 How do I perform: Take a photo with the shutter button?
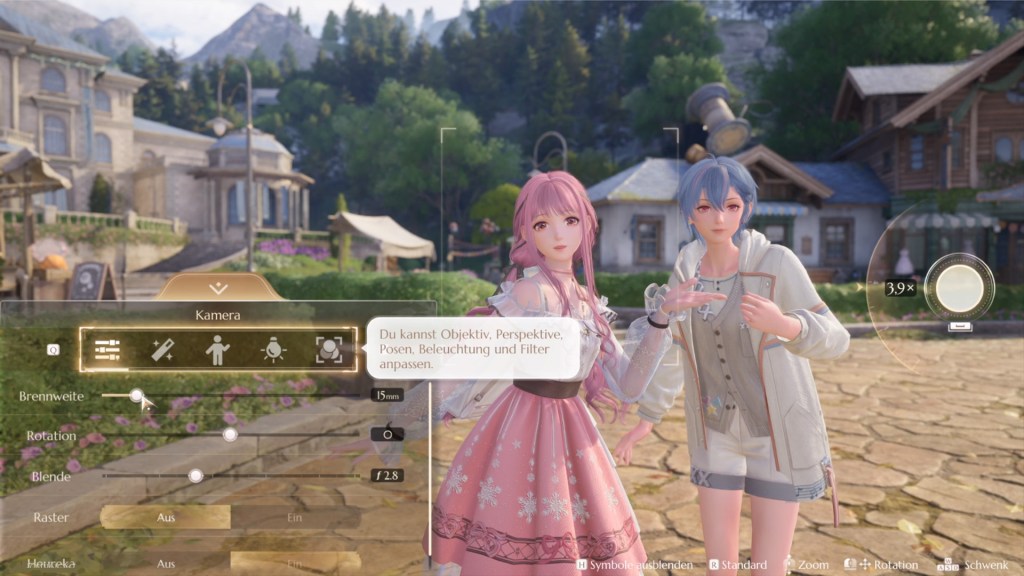(959, 287)
